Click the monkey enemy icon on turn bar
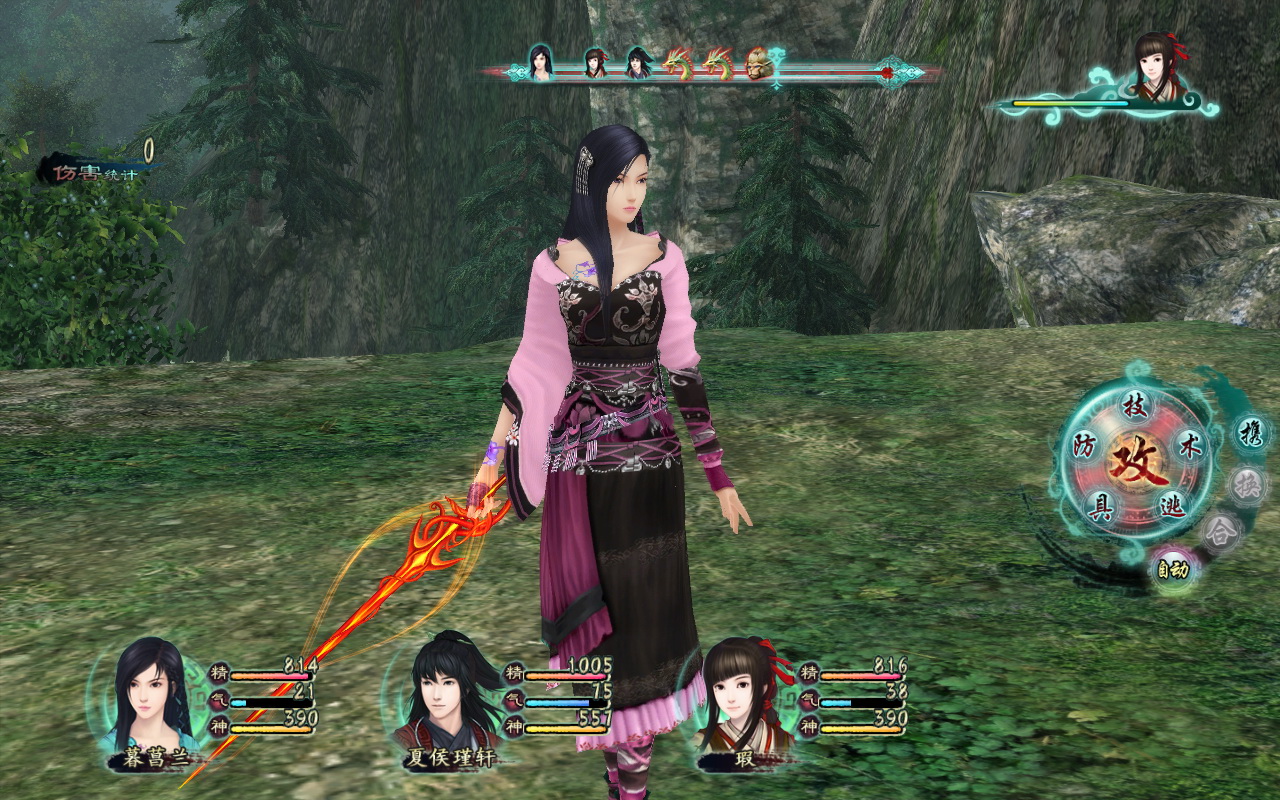Image resolution: width=1280 pixels, height=800 pixels. (757, 63)
